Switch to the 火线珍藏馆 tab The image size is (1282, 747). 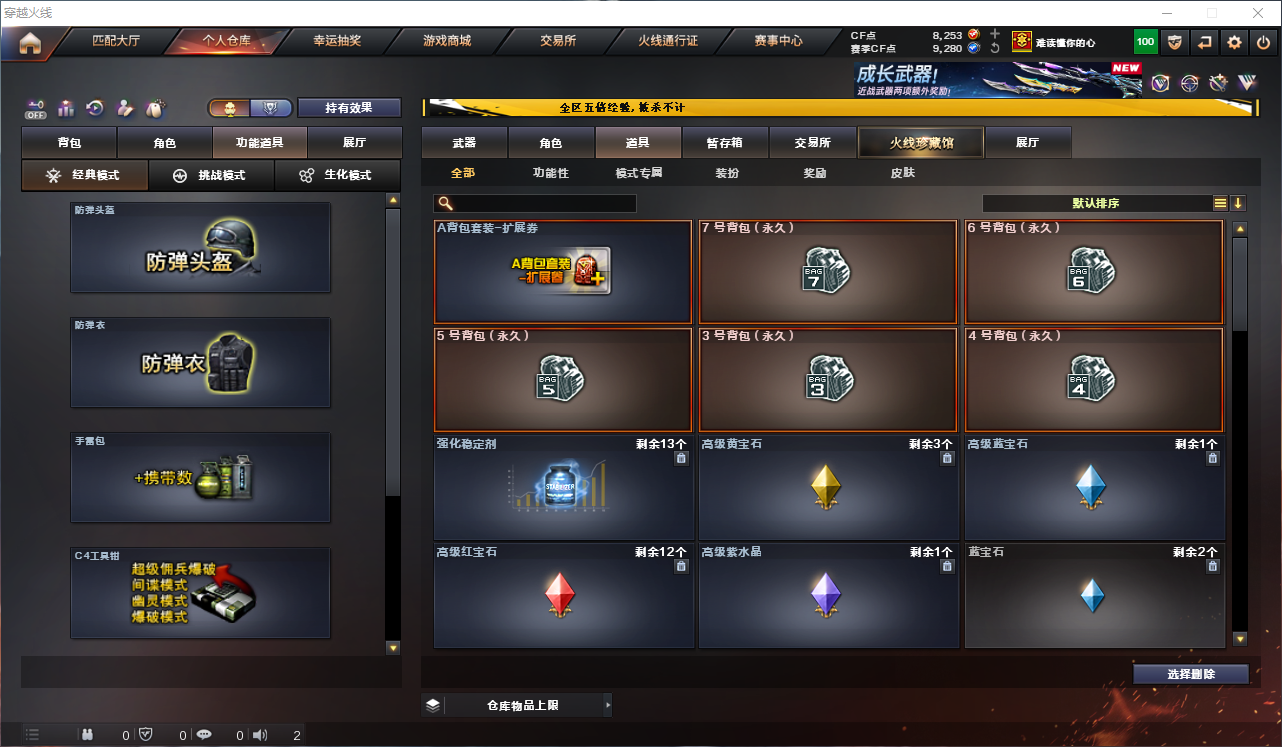tap(919, 142)
